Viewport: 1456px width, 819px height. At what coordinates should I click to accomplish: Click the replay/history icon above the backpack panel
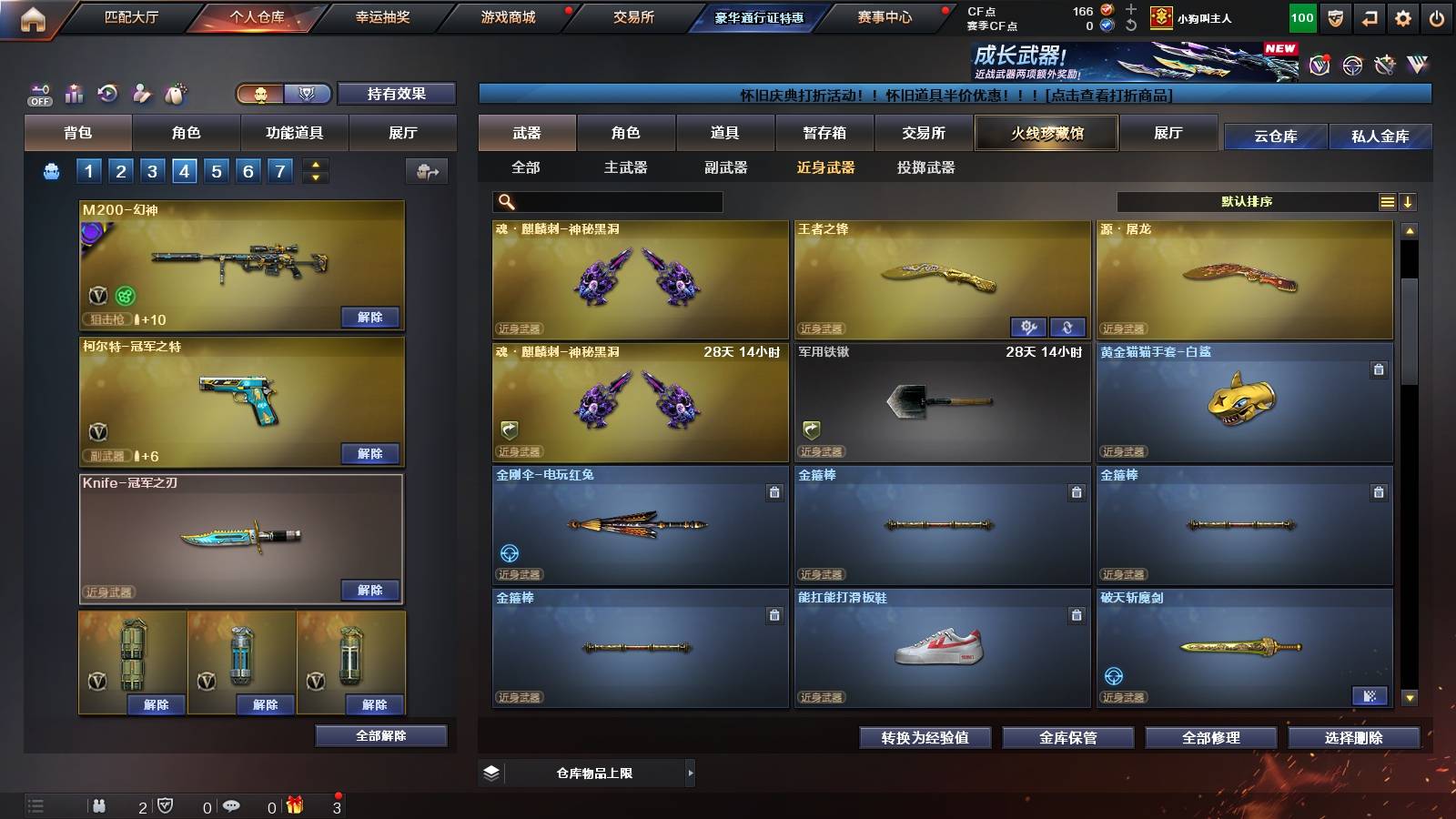(x=106, y=93)
